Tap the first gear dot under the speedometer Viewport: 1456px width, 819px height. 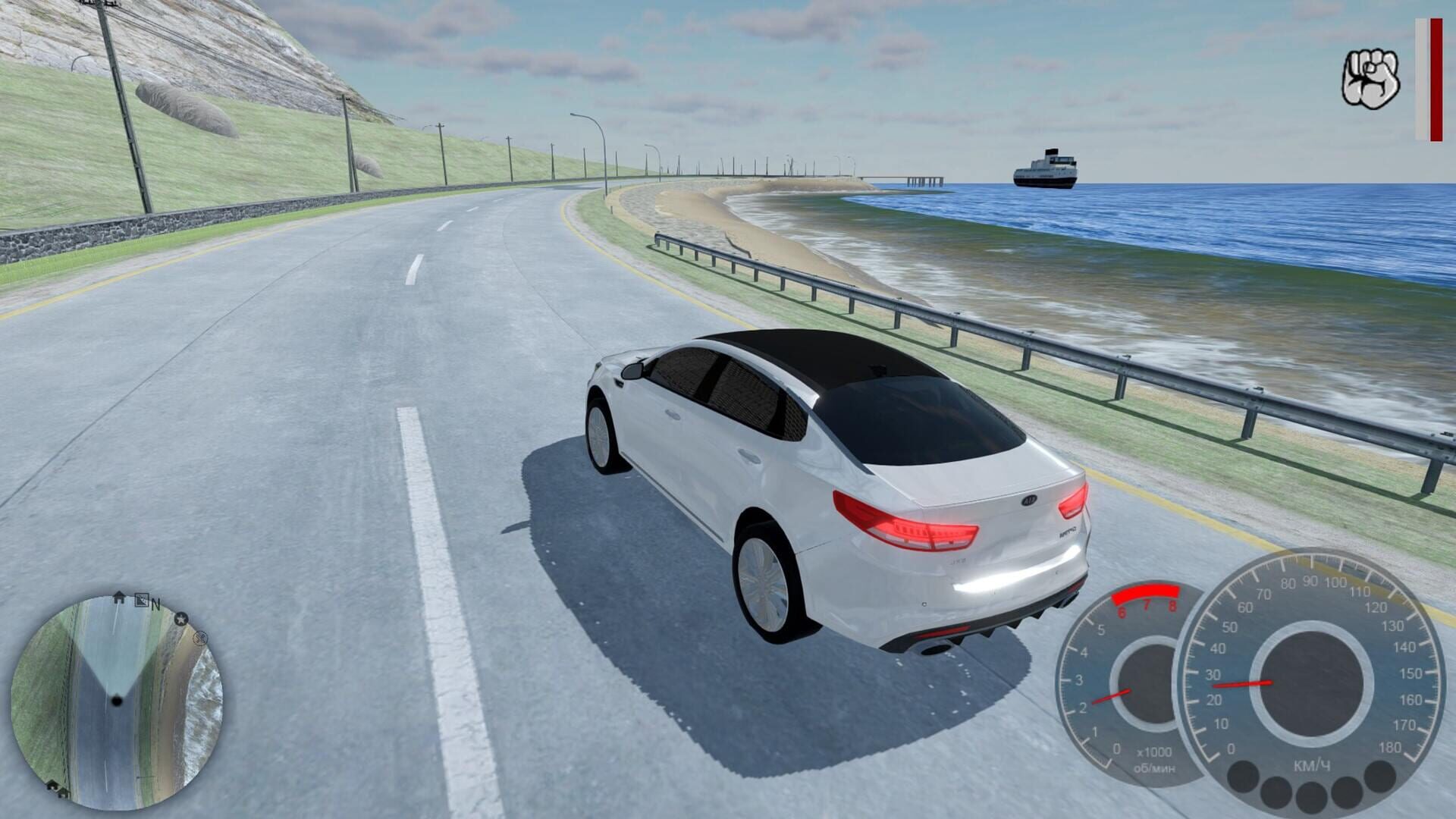[1243, 777]
